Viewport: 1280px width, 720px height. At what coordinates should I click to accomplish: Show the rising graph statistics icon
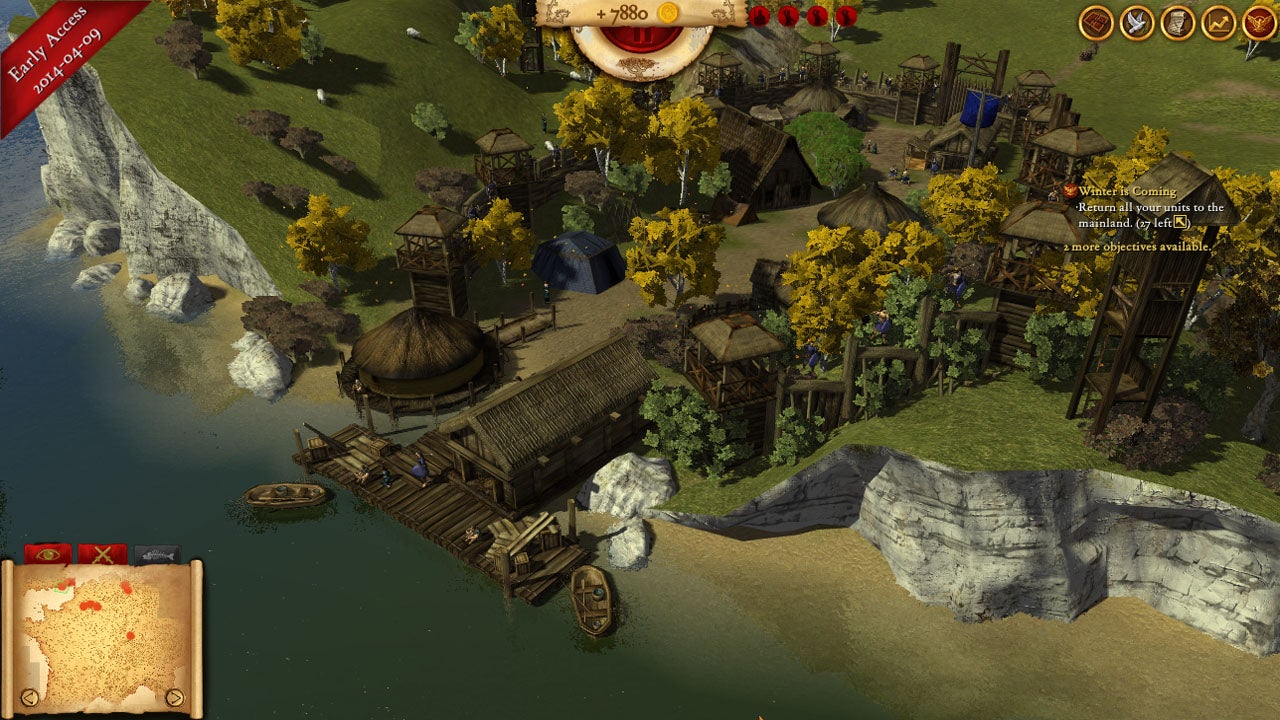1218,23
